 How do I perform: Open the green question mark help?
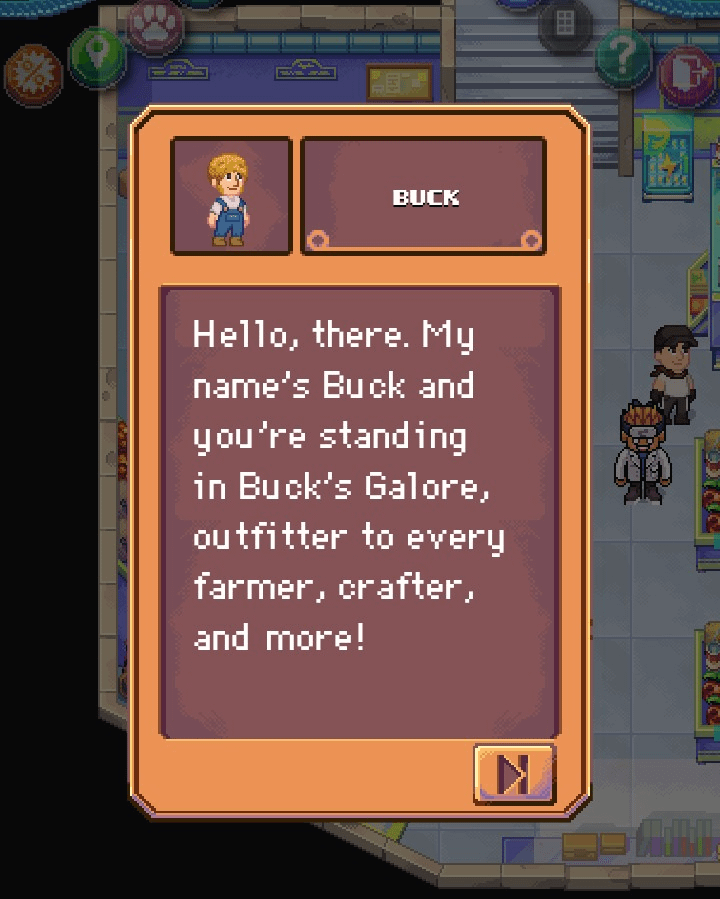623,55
